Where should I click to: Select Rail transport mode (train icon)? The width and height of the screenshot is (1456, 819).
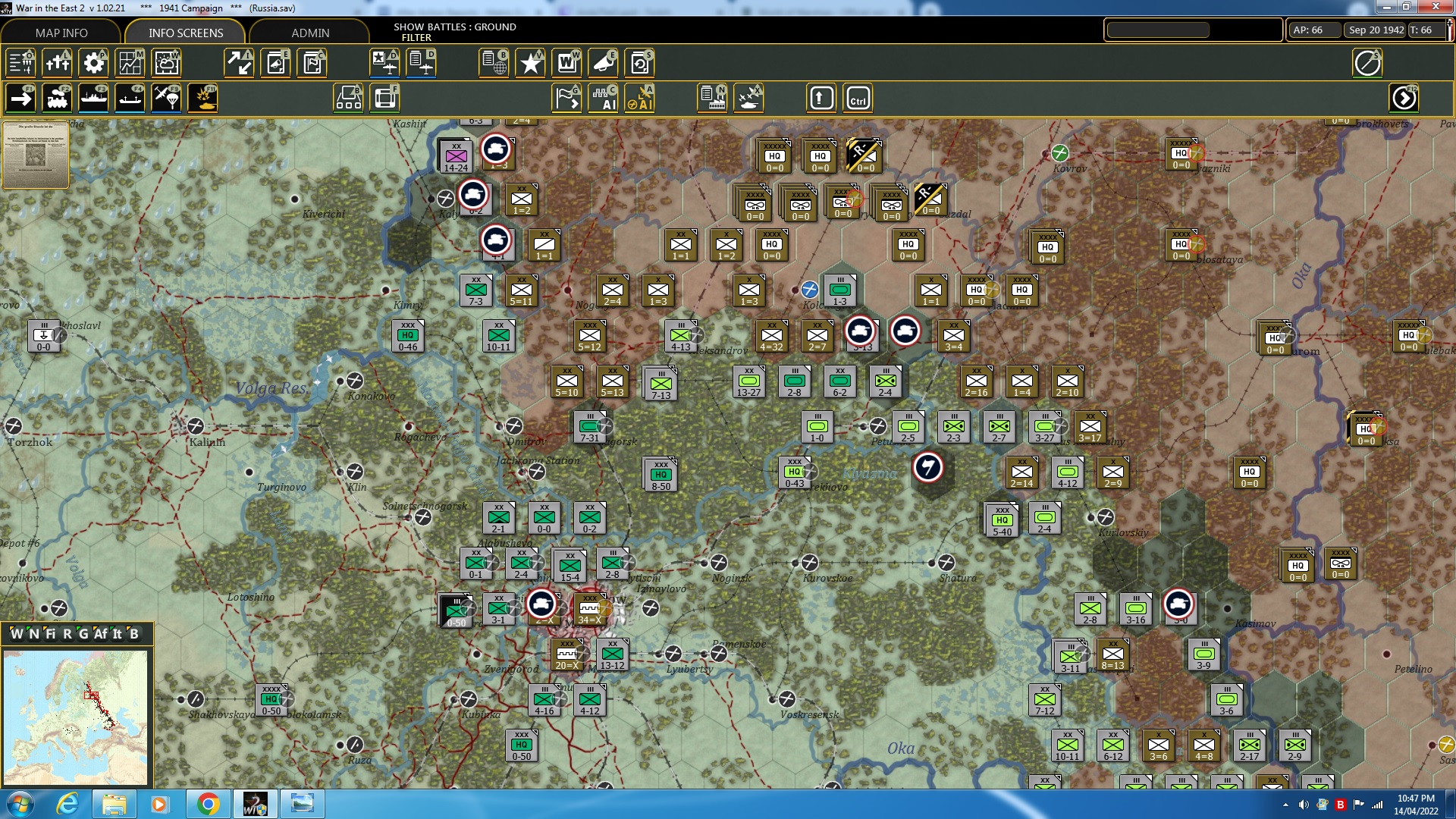coord(56,97)
